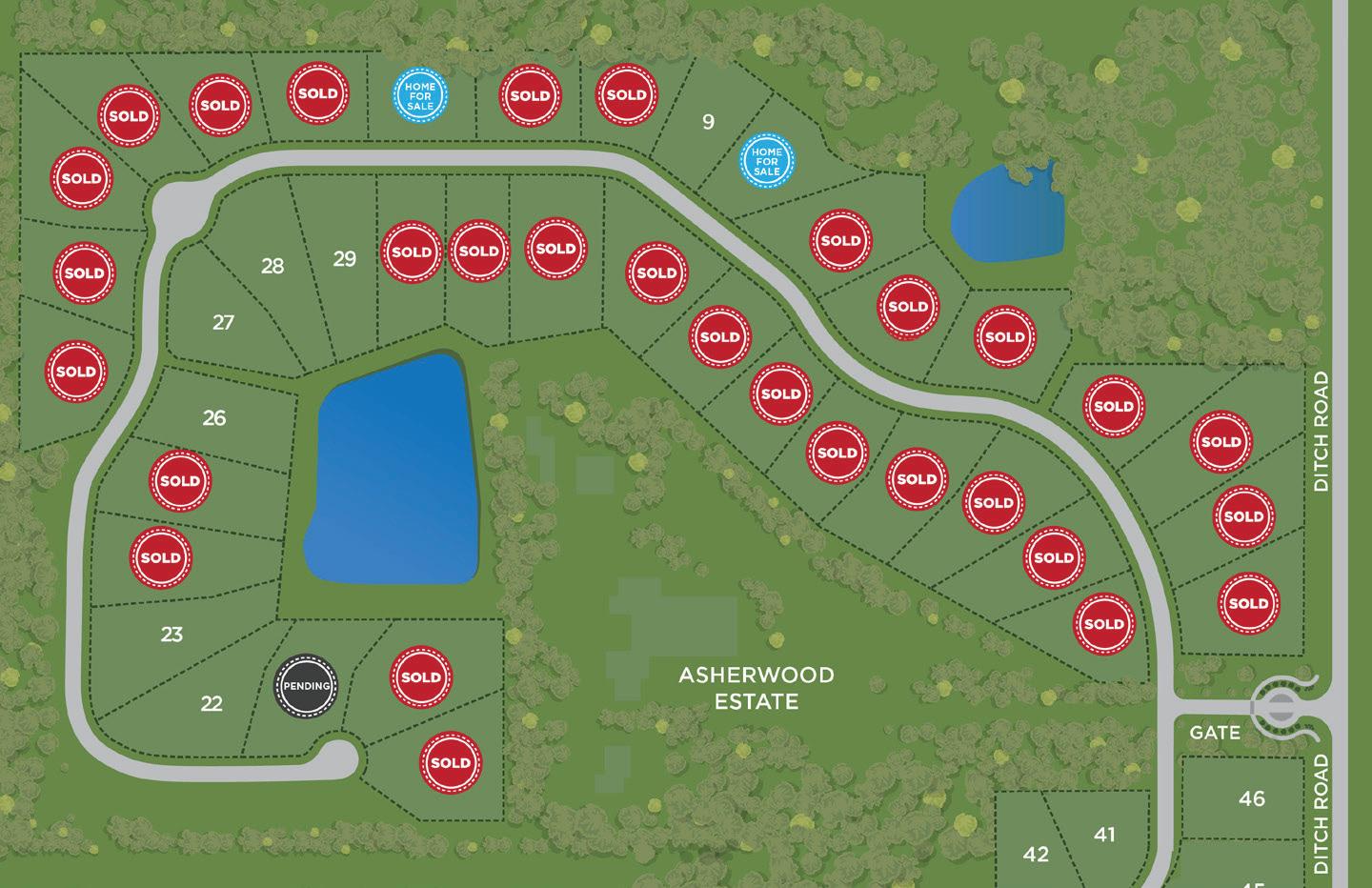Select lot 26 near the pond
1372x888 pixels.
pyautogui.click(x=214, y=417)
